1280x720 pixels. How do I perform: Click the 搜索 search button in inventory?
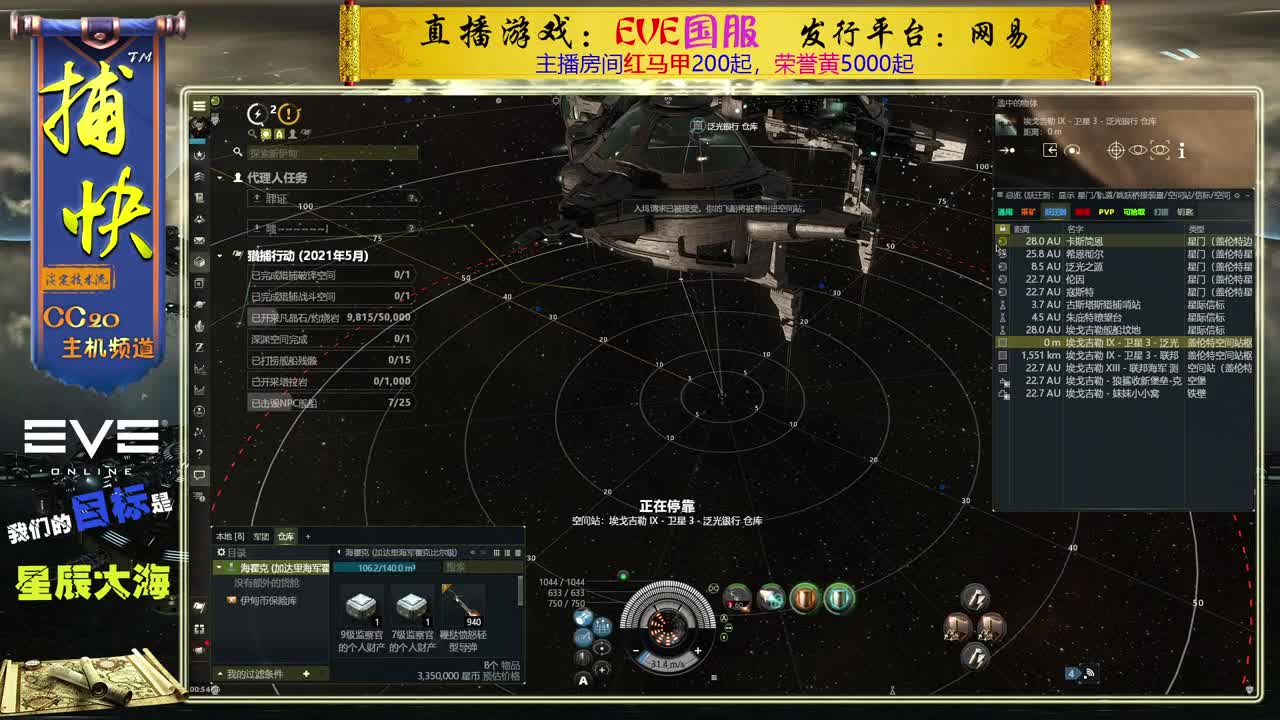[x=454, y=567]
